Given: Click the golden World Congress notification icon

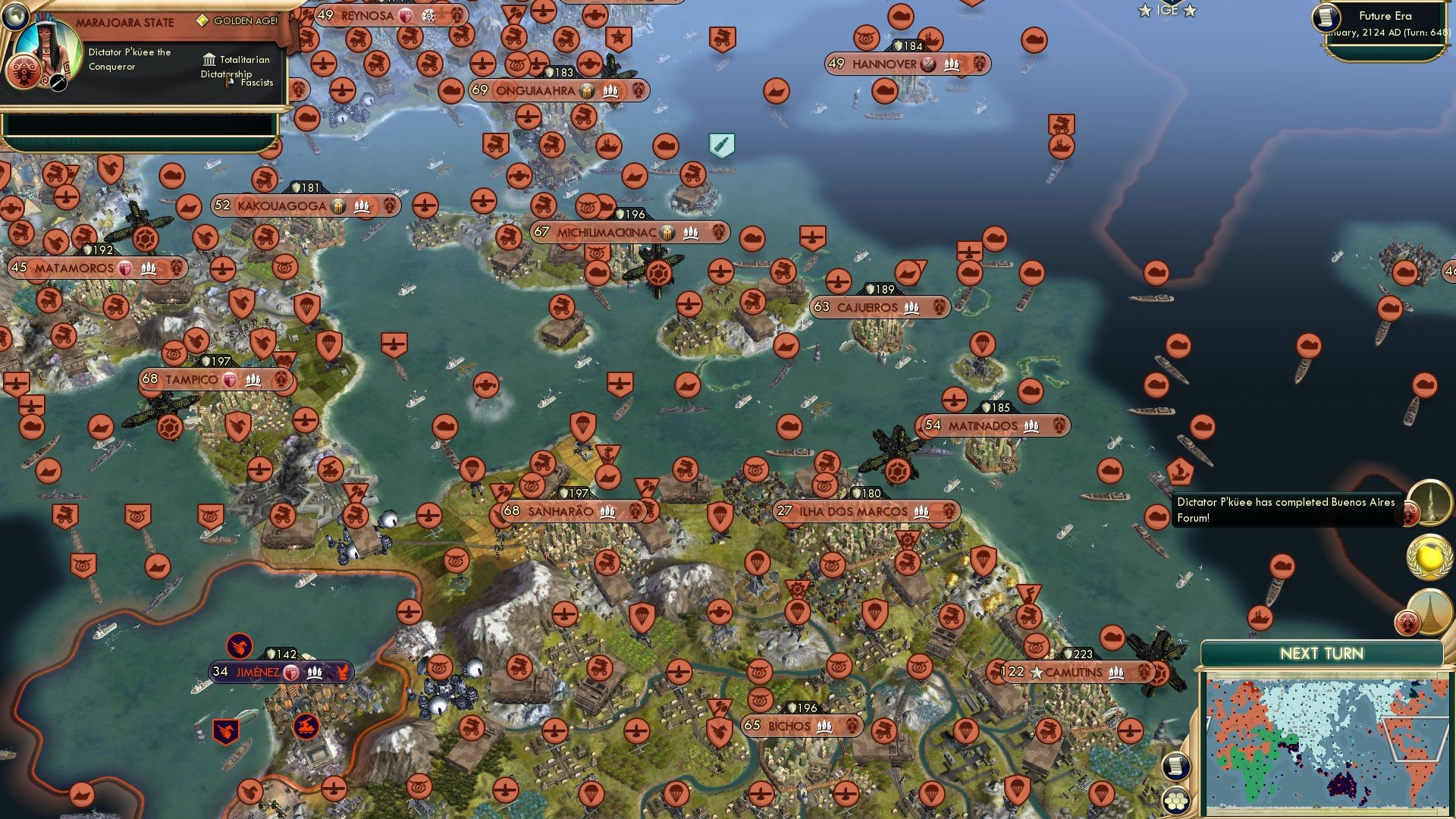Looking at the screenshot, I should (1429, 556).
